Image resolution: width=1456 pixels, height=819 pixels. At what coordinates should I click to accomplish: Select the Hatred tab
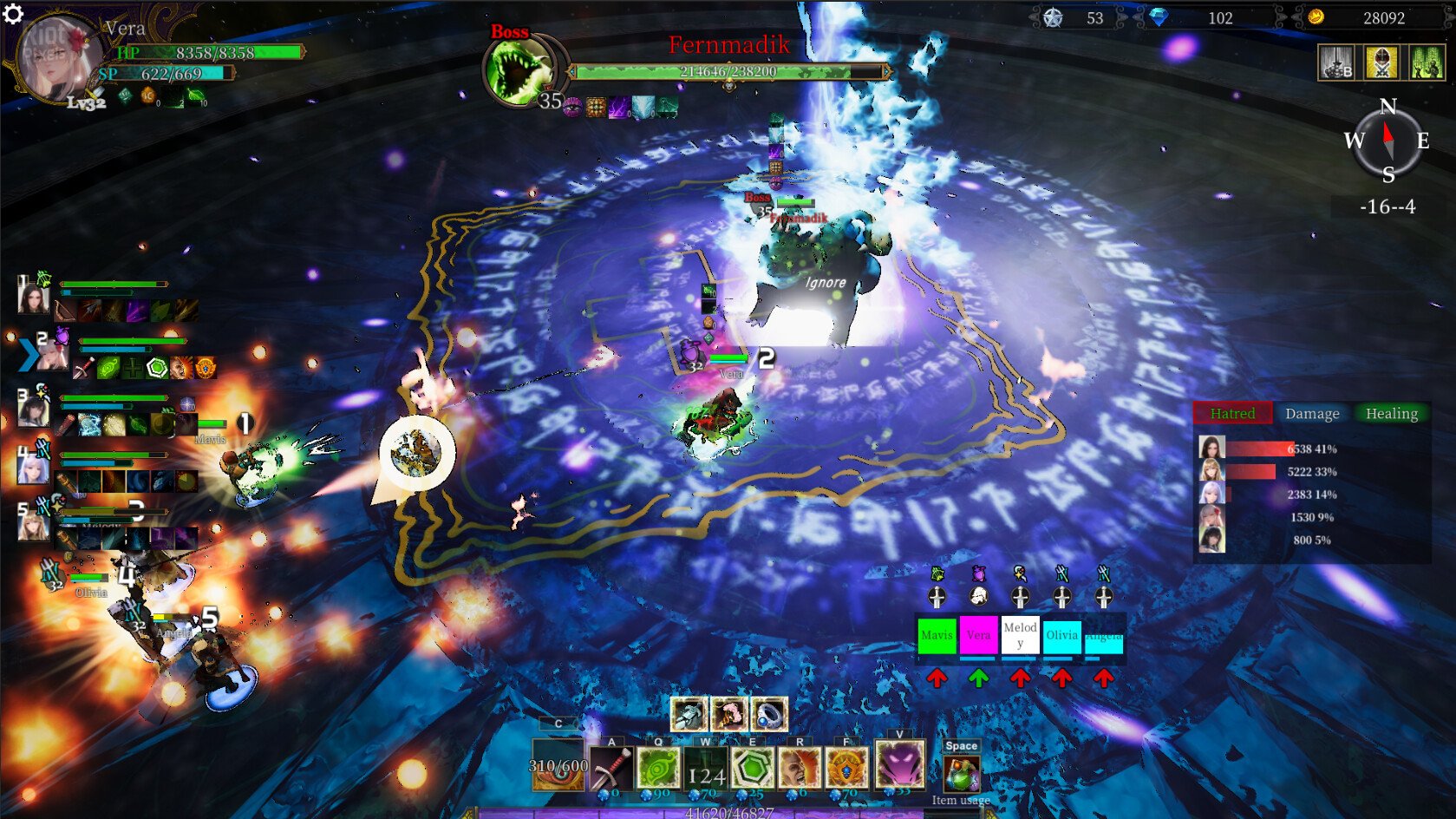tap(1232, 414)
